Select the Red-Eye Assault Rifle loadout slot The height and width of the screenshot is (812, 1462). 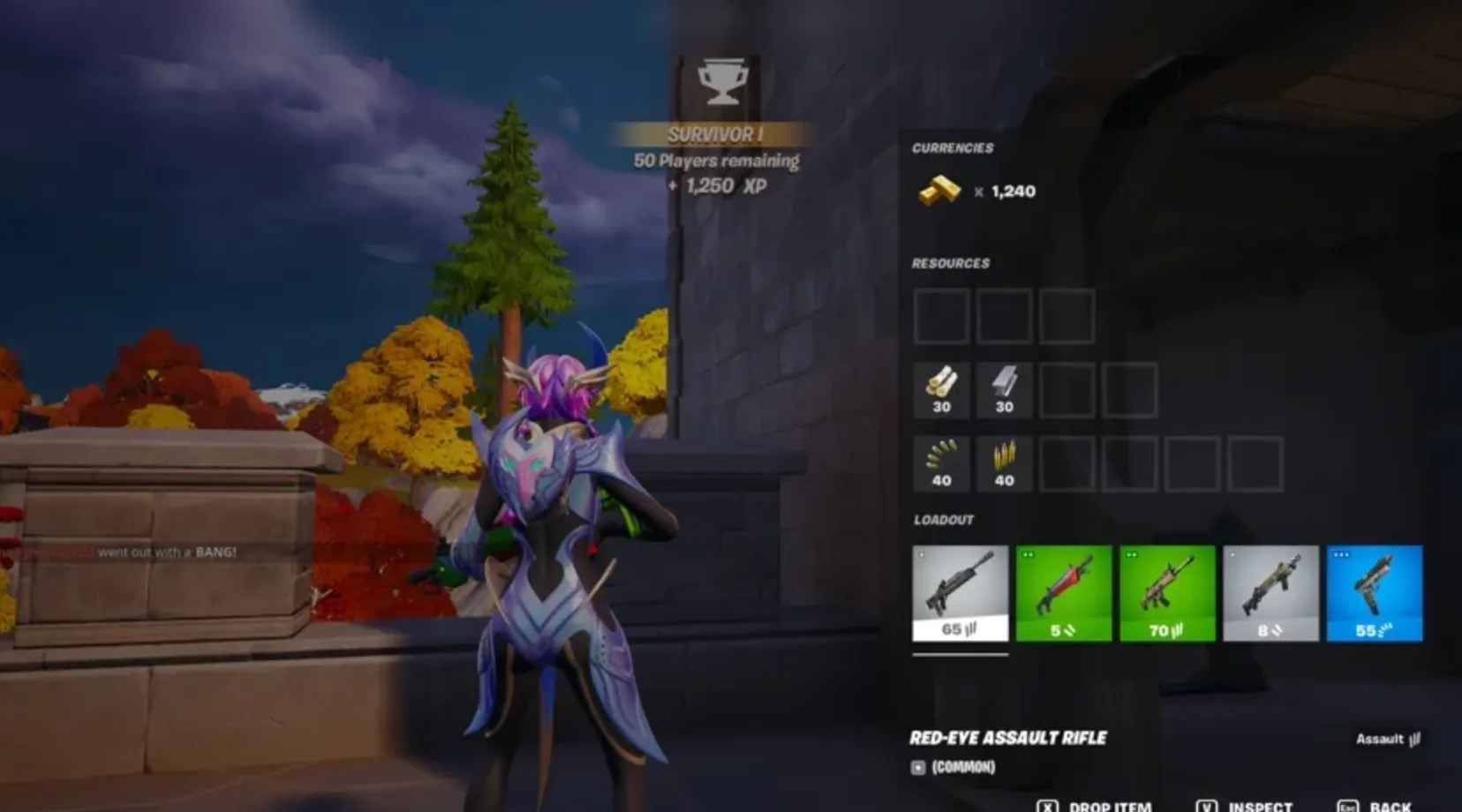[960, 593]
